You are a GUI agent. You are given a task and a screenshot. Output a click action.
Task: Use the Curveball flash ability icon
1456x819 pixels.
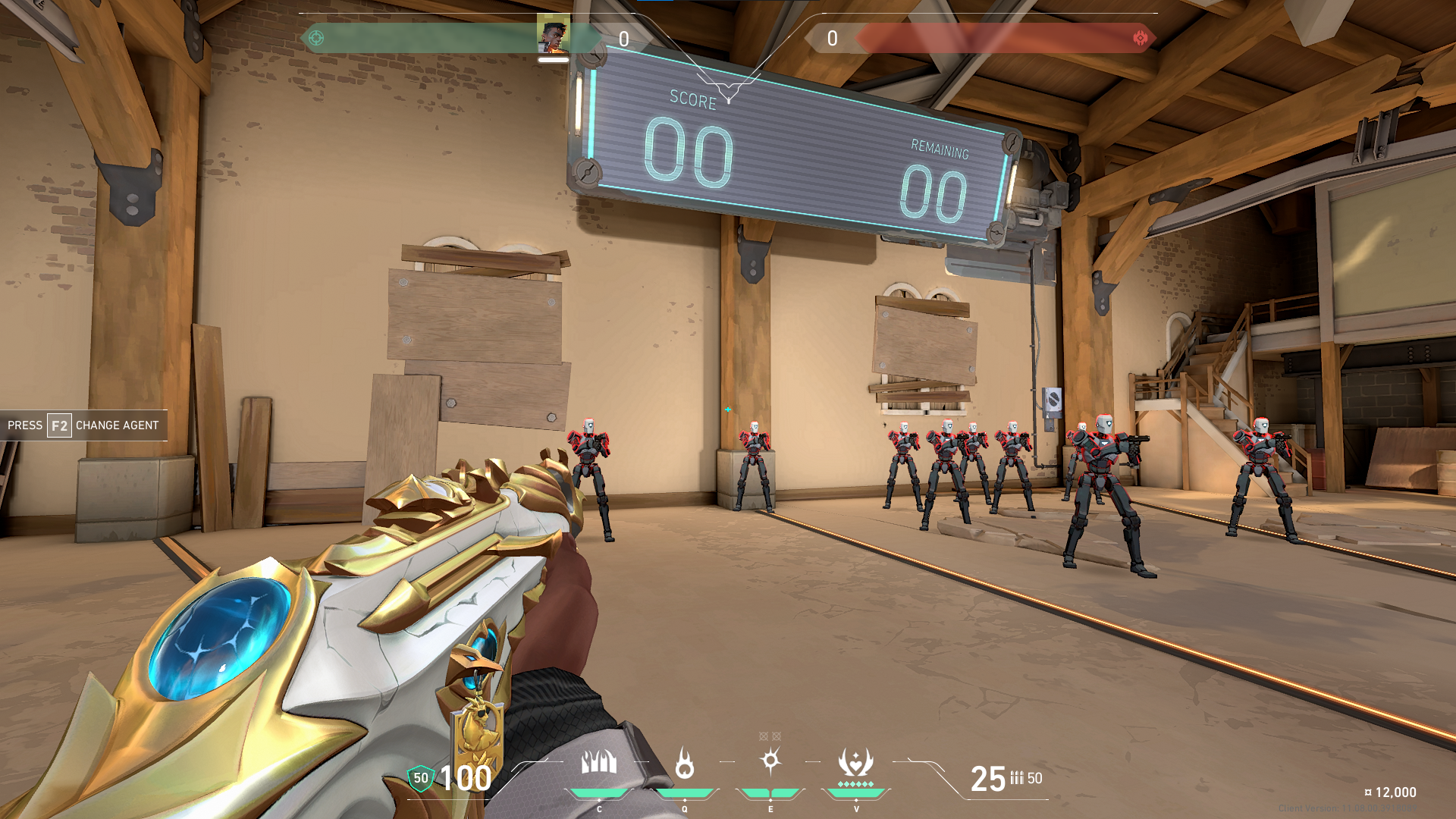(x=770, y=761)
